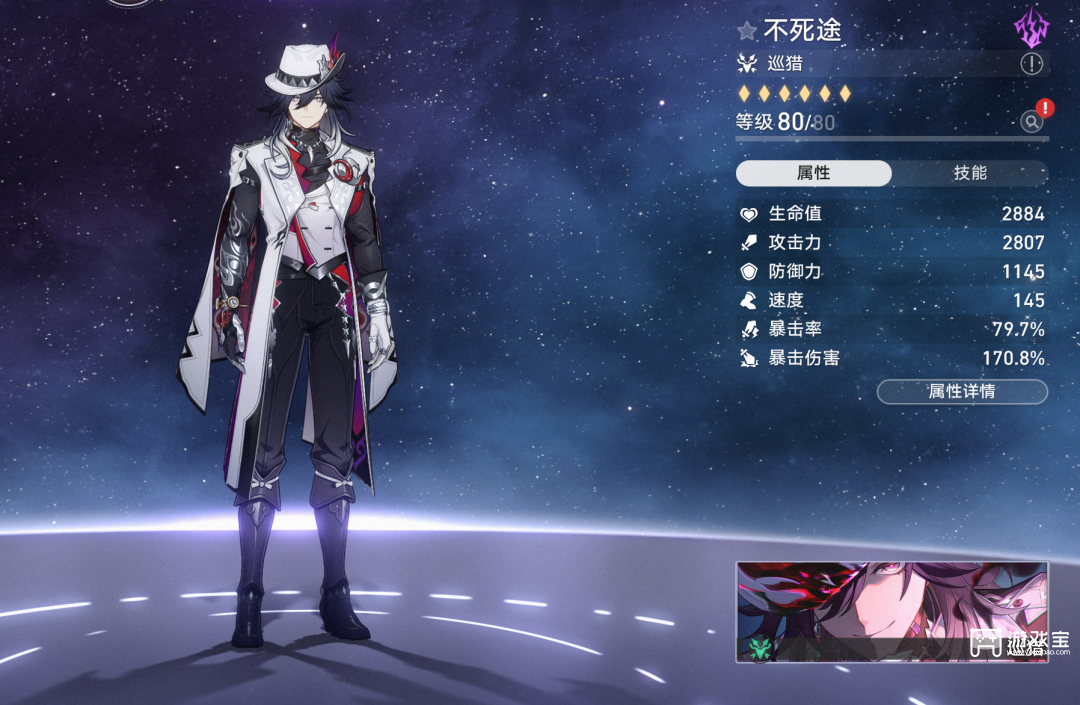Switch to the 技能 tab
Screen dimensions: 1080x705
coord(969,173)
